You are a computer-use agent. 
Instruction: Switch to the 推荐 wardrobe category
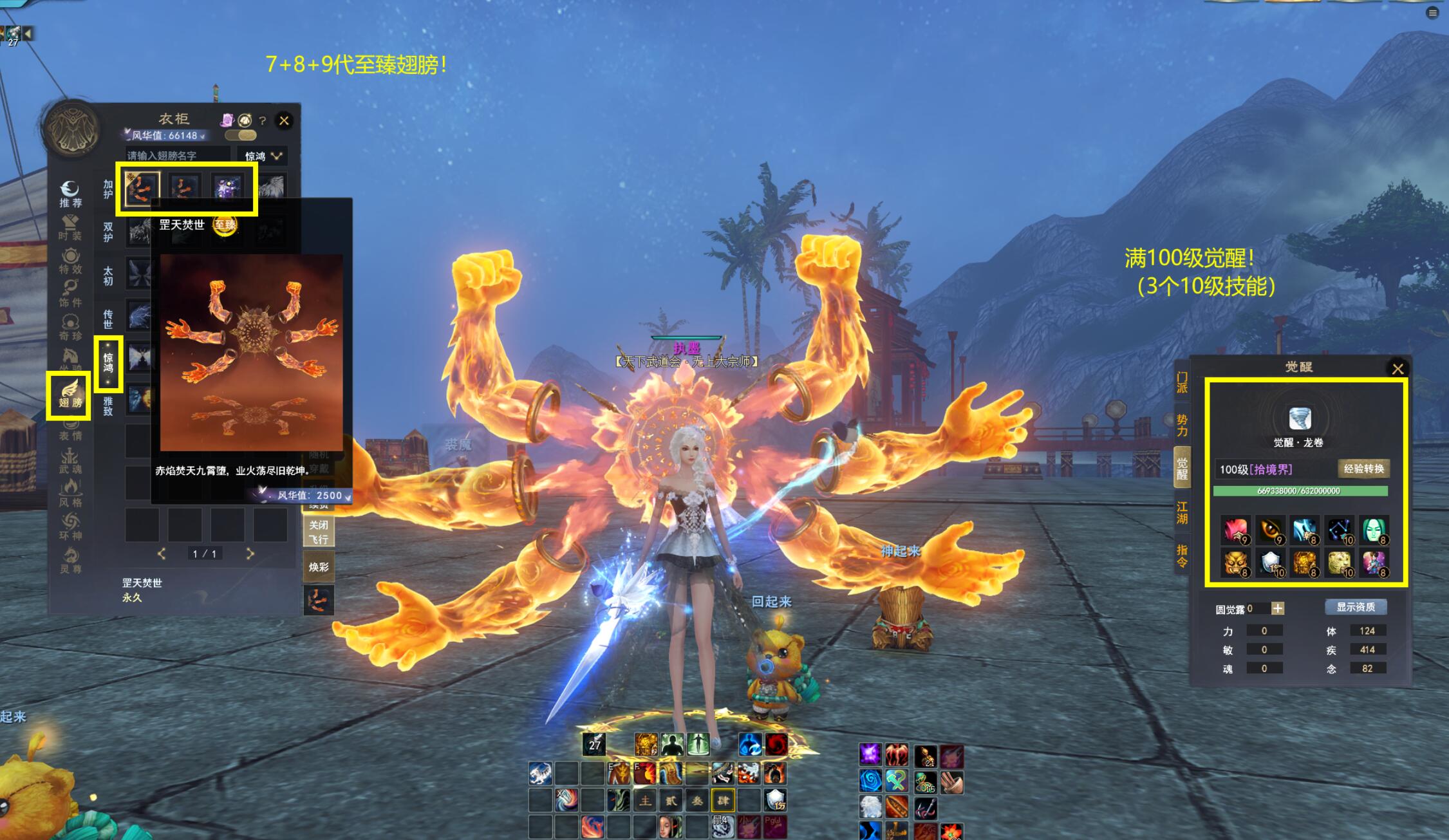(70, 194)
